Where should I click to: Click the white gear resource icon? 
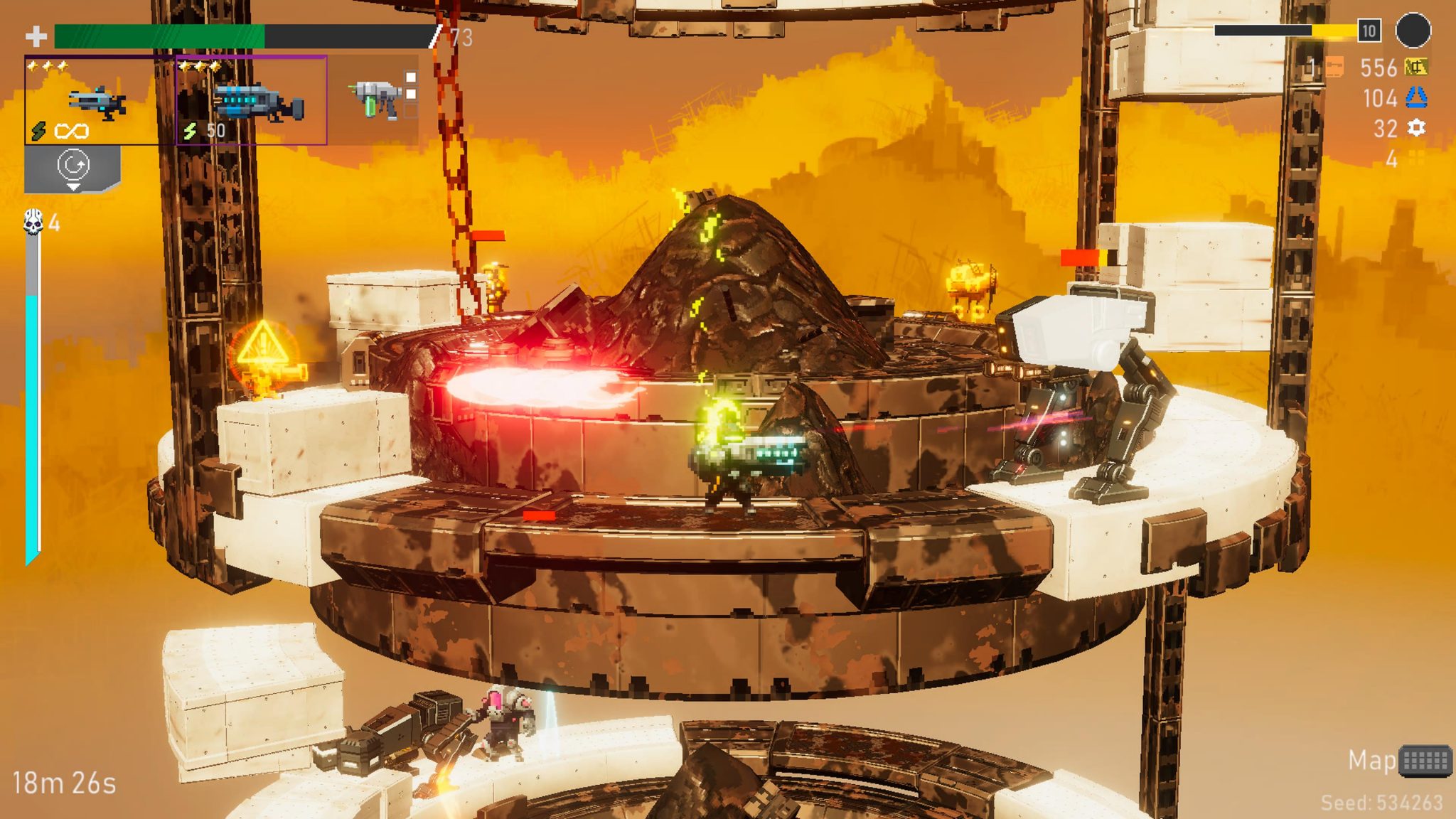1416,129
